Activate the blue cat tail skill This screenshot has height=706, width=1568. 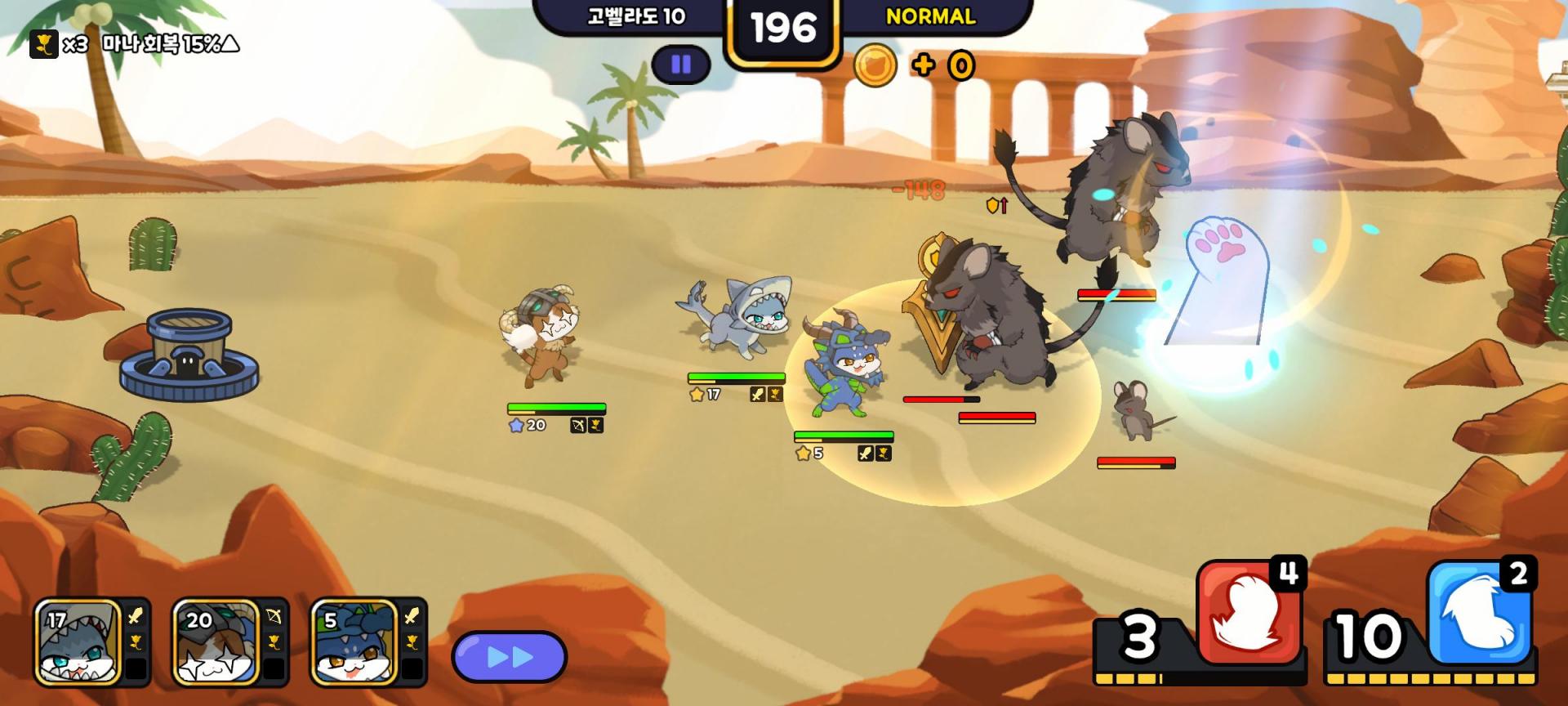(x=1478, y=614)
